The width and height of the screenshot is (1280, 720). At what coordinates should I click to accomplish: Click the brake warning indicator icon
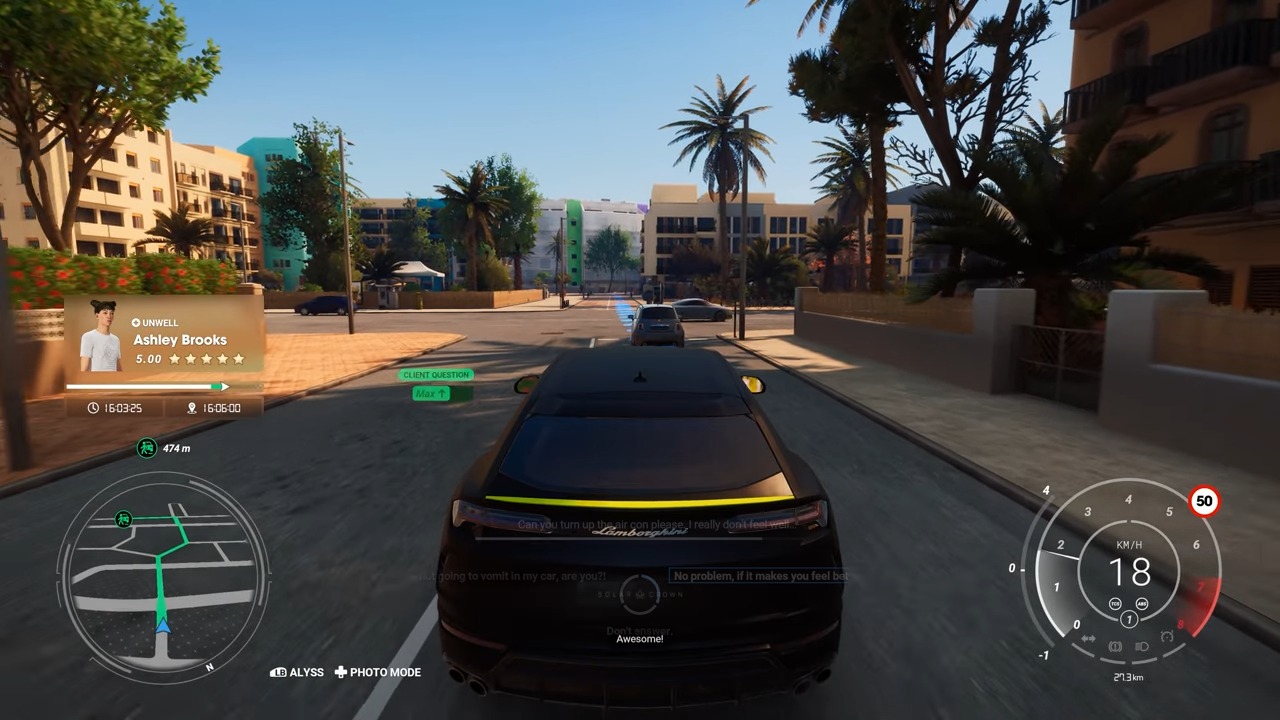(1115, 647)
